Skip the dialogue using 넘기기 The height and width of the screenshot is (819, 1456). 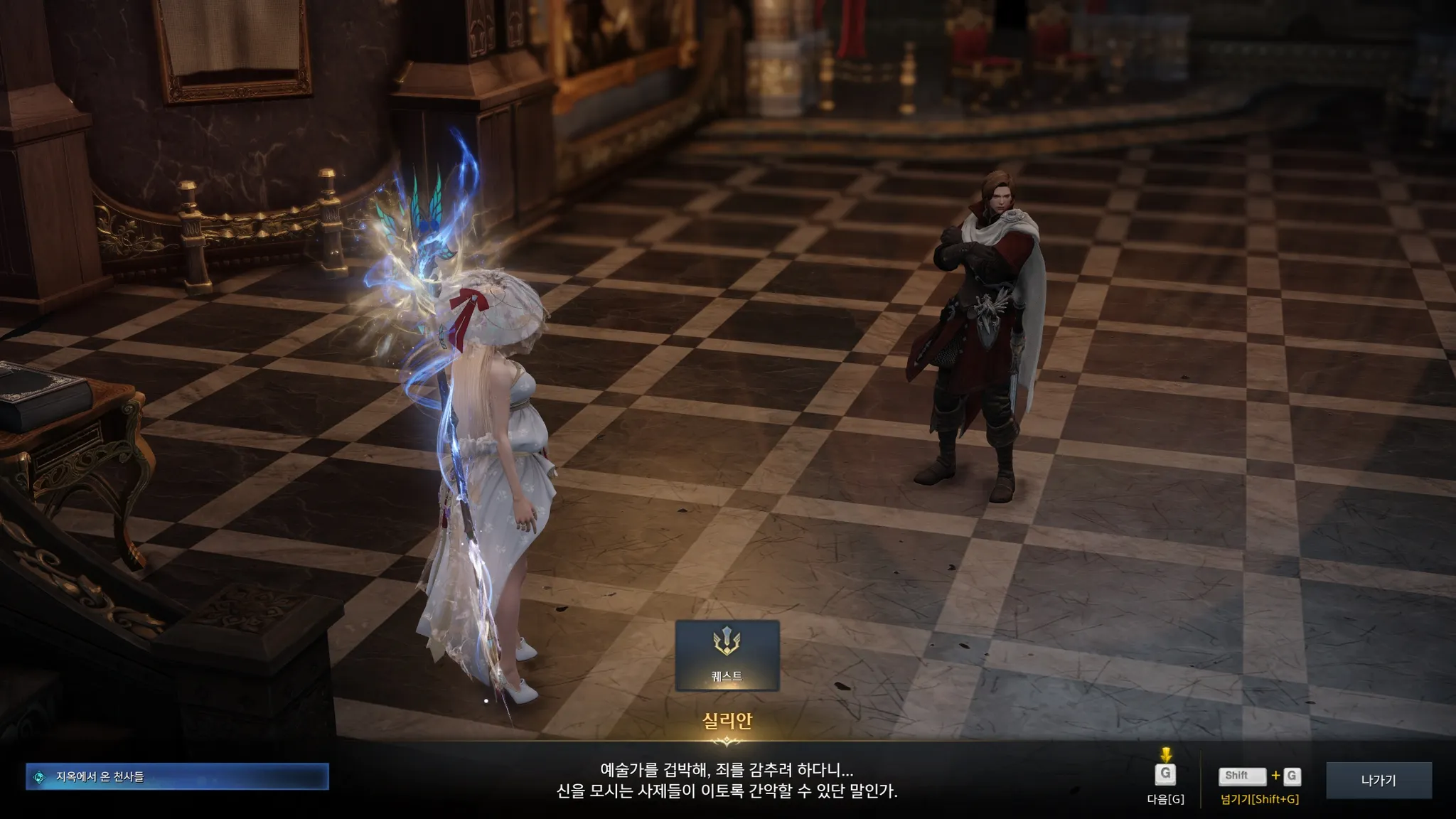pyautogui.click(x=1259, y=777)
